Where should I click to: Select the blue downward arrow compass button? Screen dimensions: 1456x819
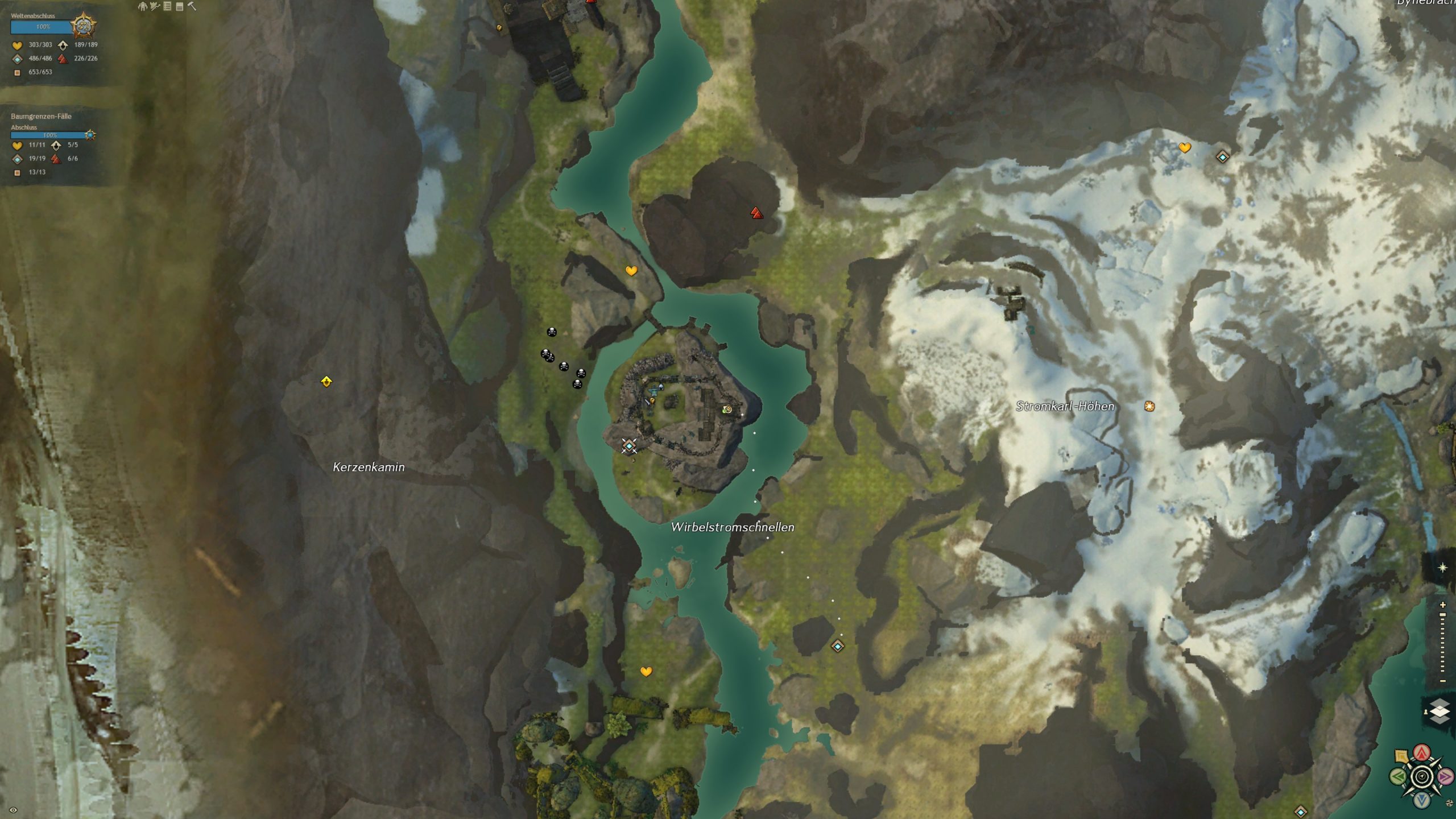[1422, 800]
